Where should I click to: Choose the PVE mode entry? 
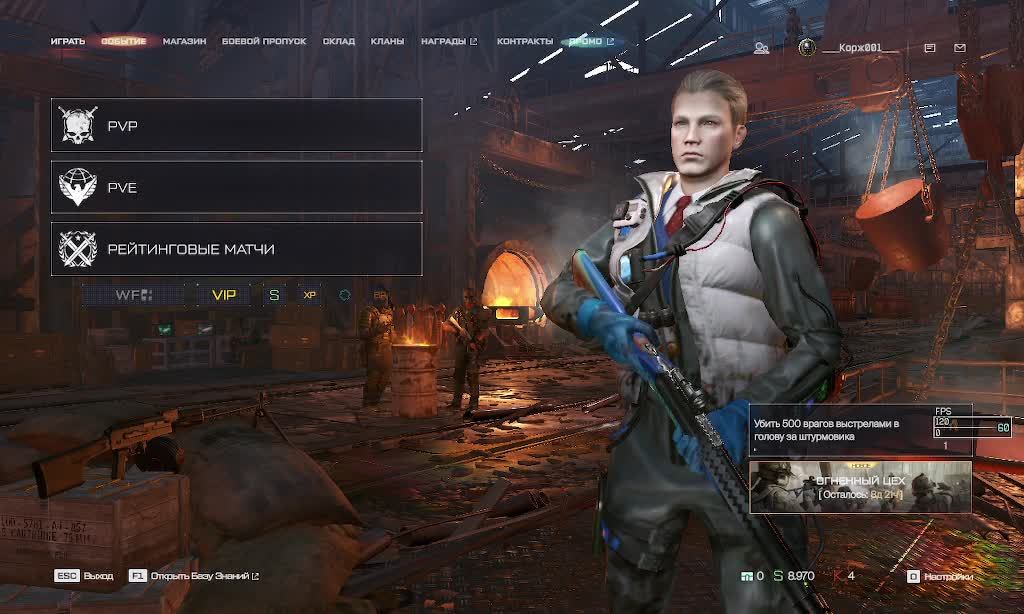[x=236, y=187]
